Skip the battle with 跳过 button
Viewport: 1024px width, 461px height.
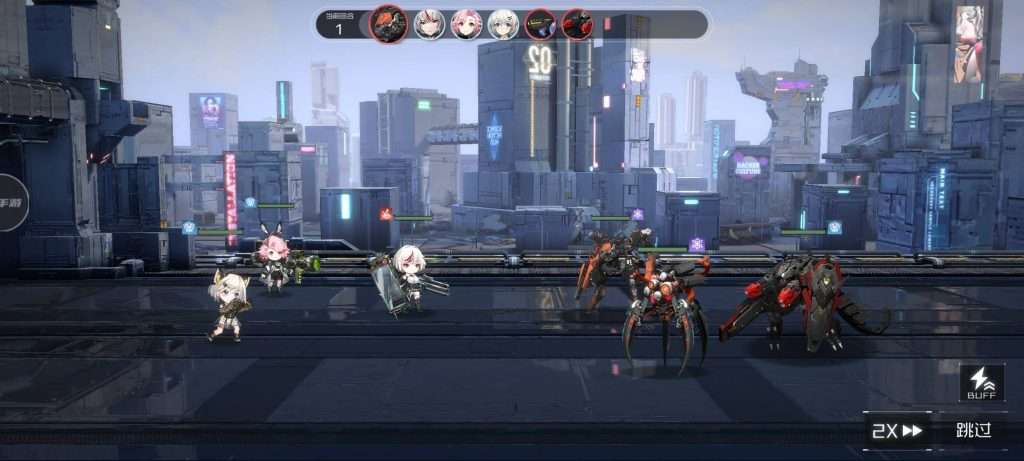(973, 431)
